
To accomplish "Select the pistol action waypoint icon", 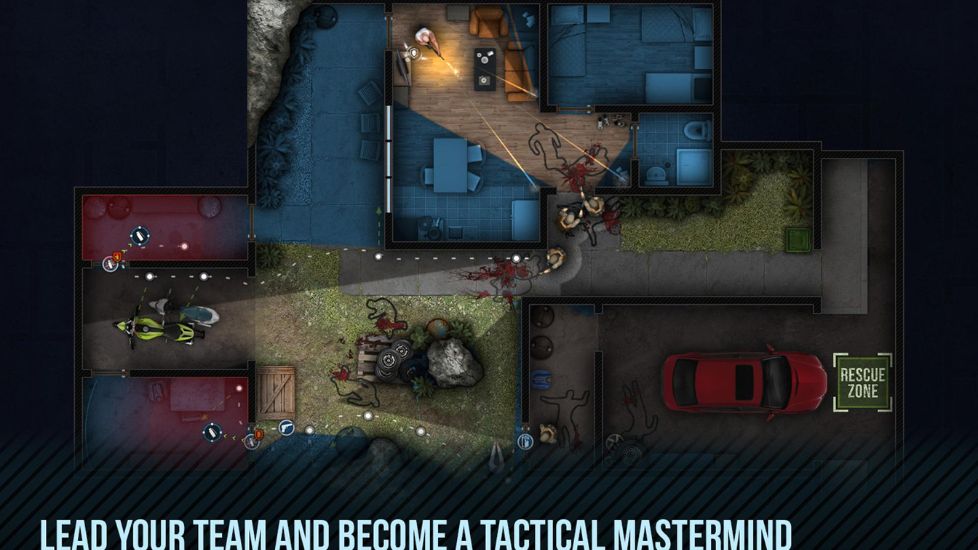I will pyautogui.click(x=288, y=427).
